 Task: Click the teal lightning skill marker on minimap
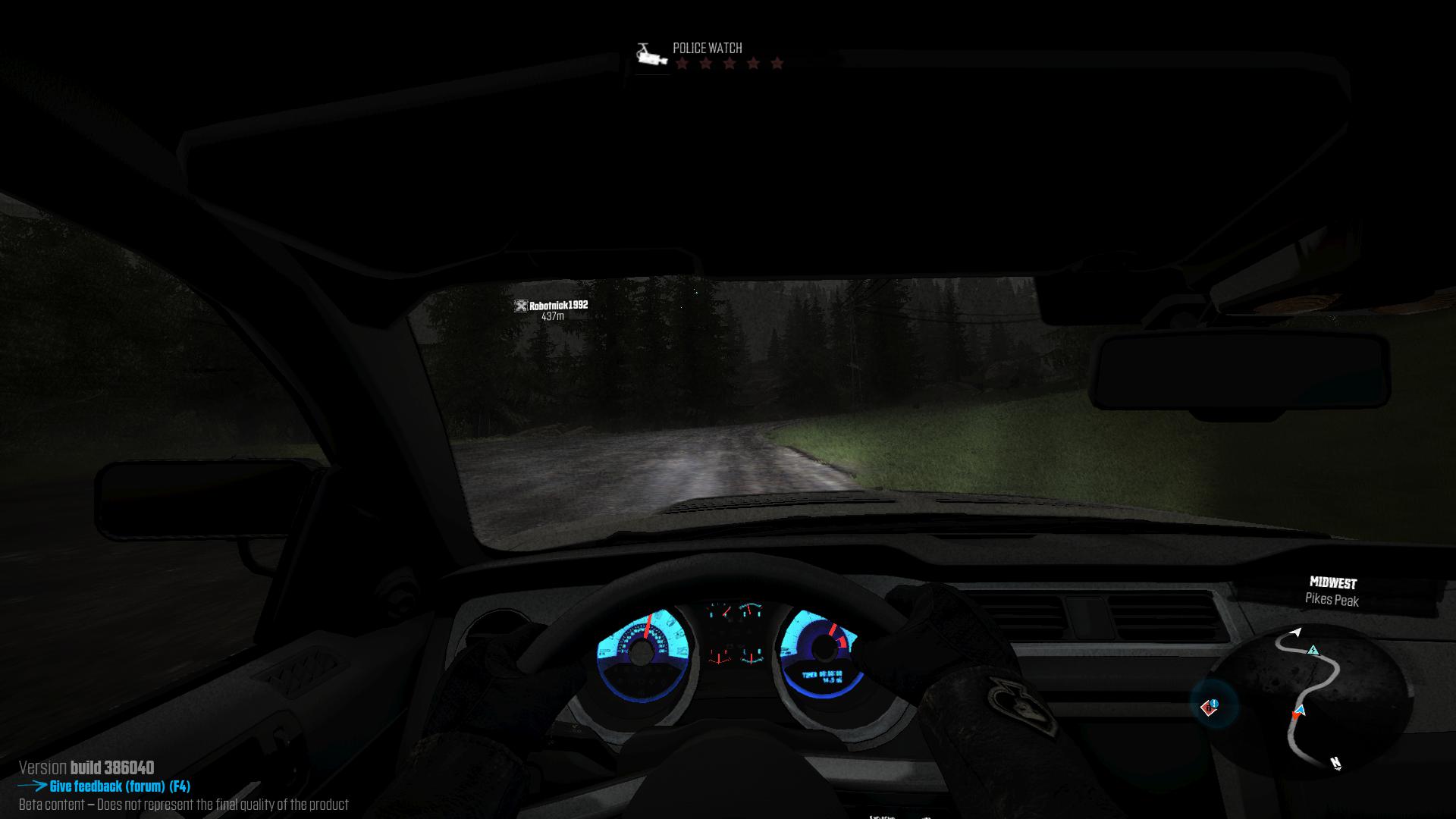[x=1313, y=650]
